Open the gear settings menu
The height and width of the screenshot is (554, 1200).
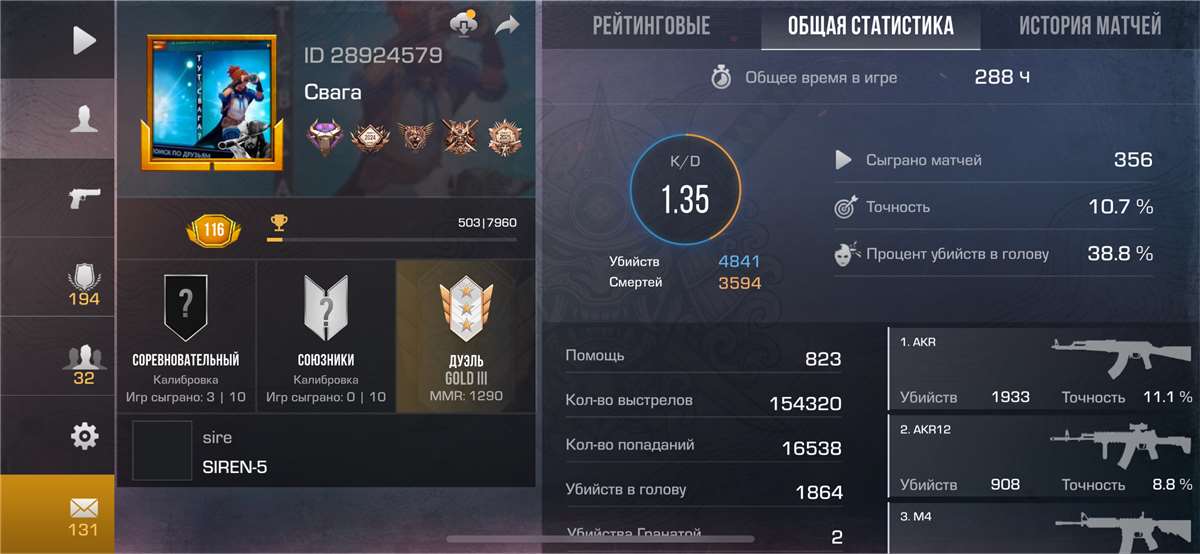[84, 436]
